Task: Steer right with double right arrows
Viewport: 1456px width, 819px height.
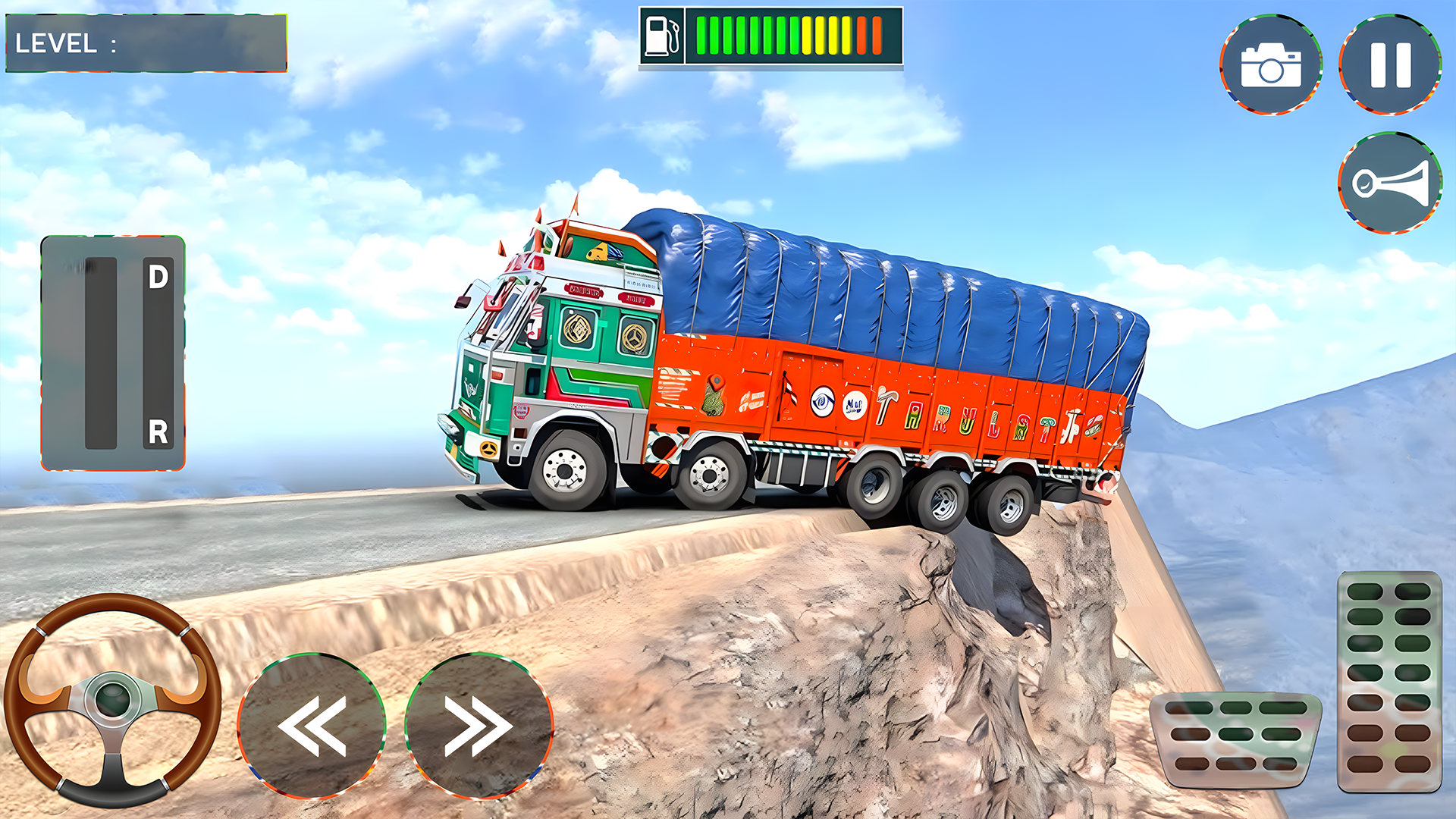Action: 479,726
